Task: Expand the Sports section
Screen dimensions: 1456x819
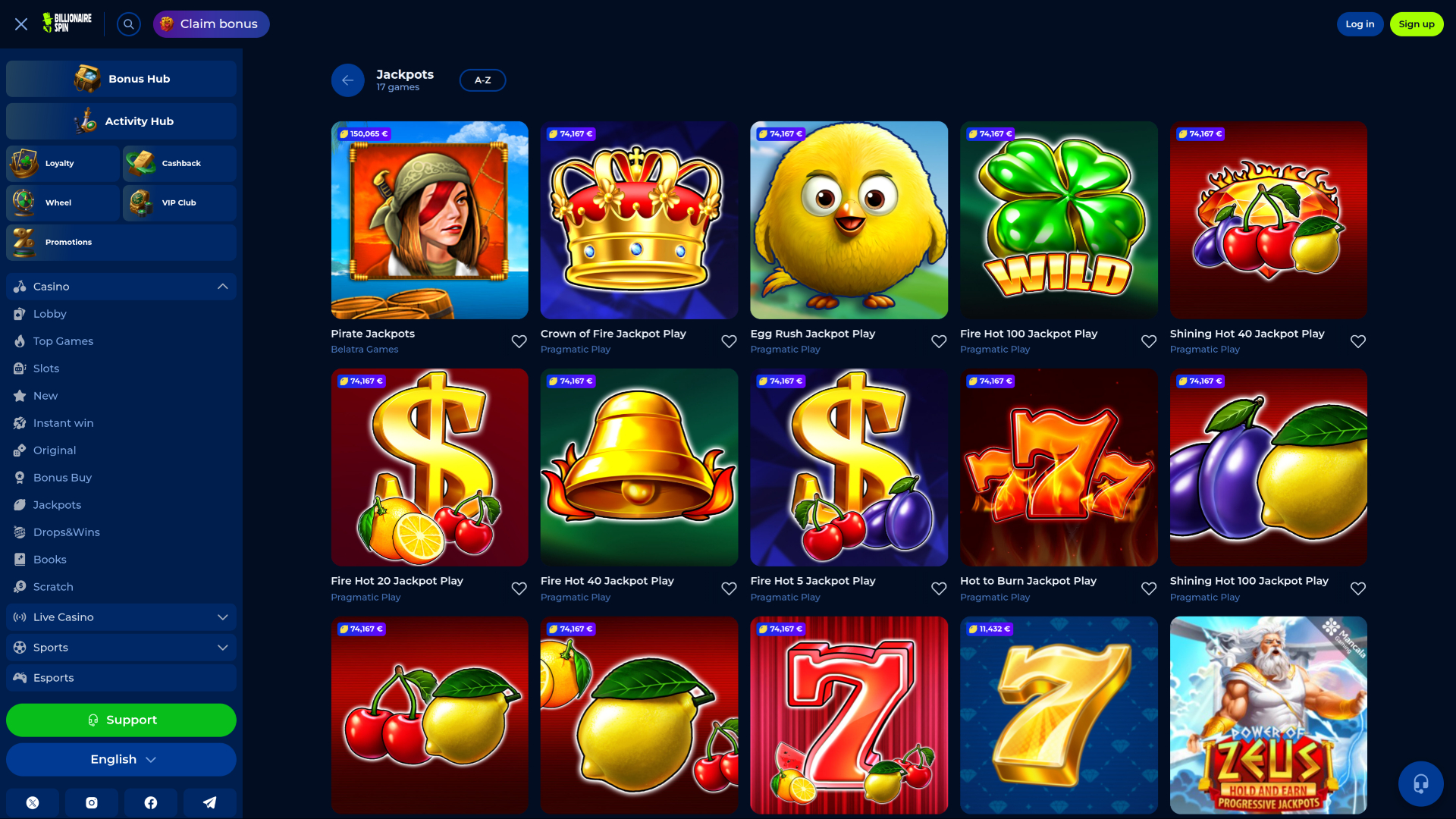Action: tap(222, 647)
